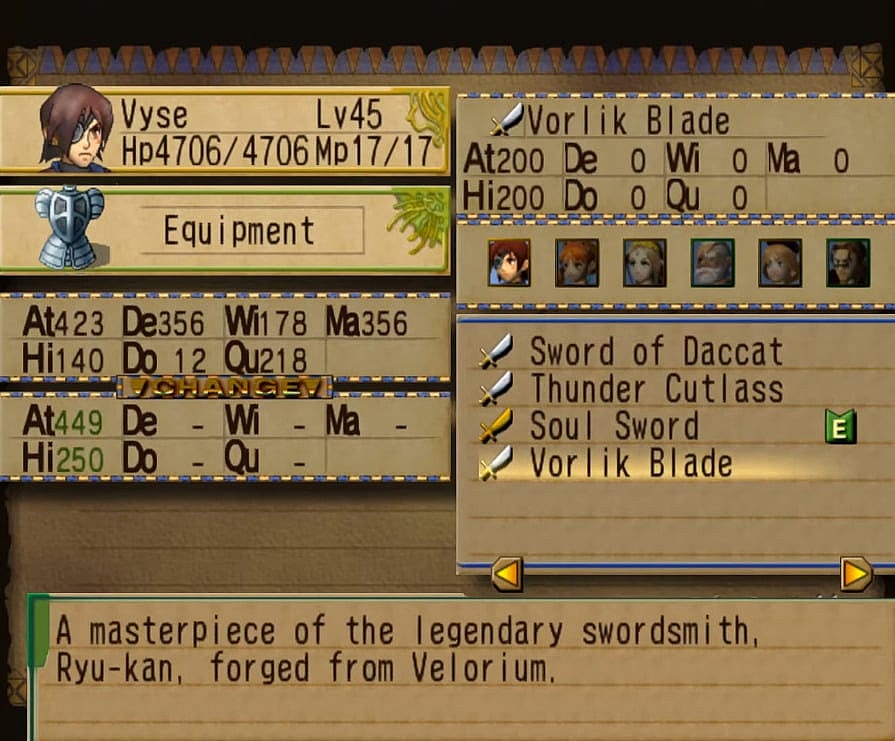Select the white-bearded Drachma portrait

pyautogui.click(x=712, y=263)
